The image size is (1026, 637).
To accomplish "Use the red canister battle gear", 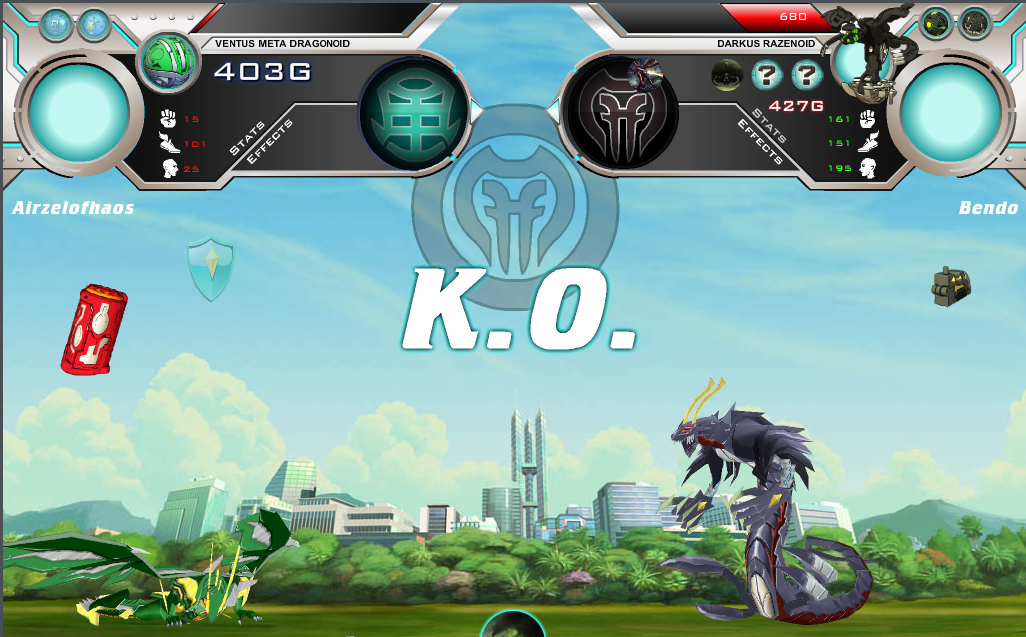I will tap(94, 329).
